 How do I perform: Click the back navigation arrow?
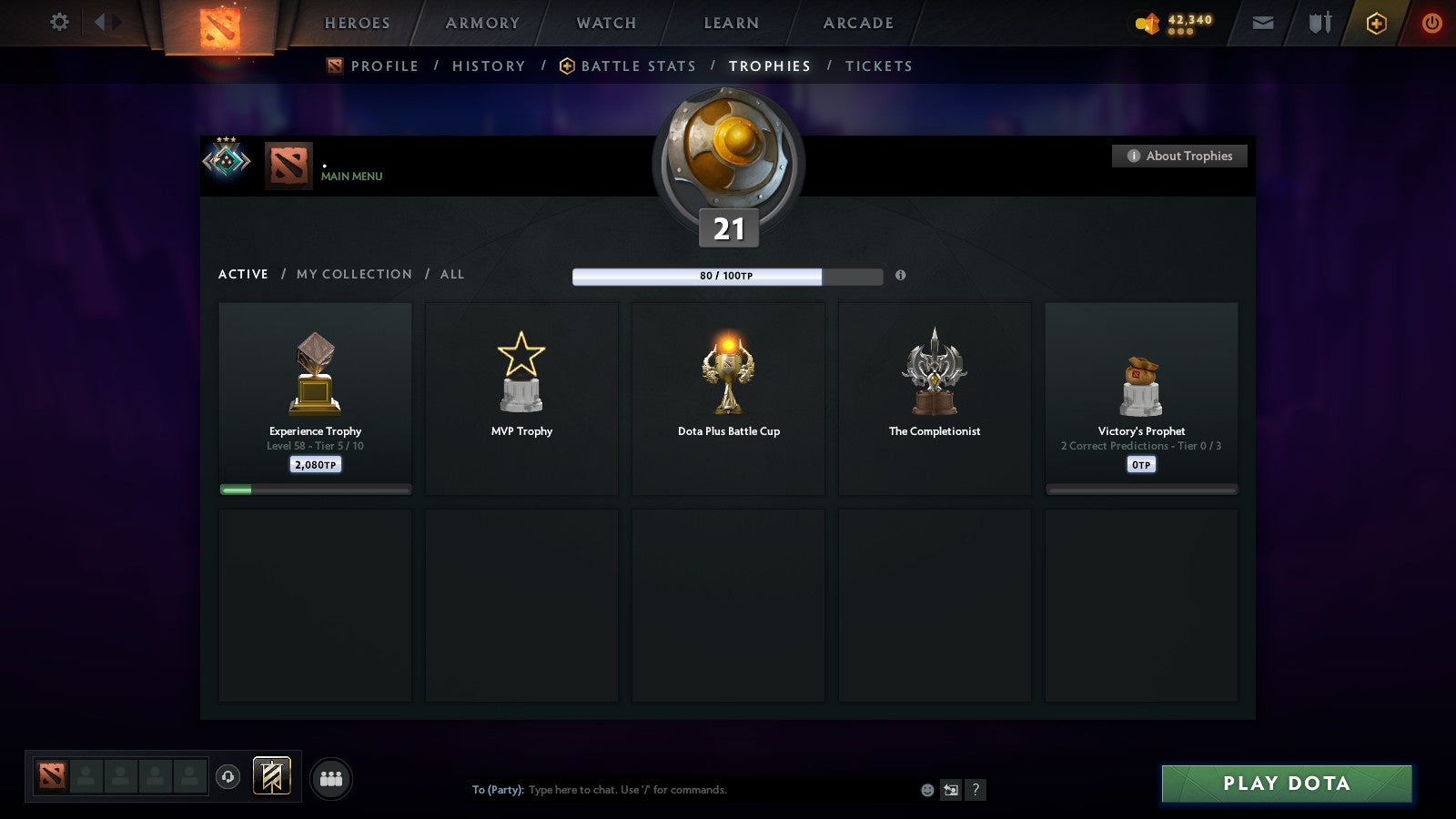100,23
